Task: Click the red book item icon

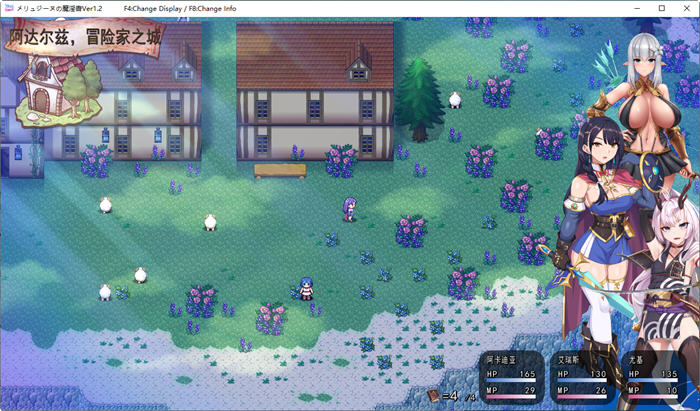Action: pyautogui.click(x=432, y=396)
